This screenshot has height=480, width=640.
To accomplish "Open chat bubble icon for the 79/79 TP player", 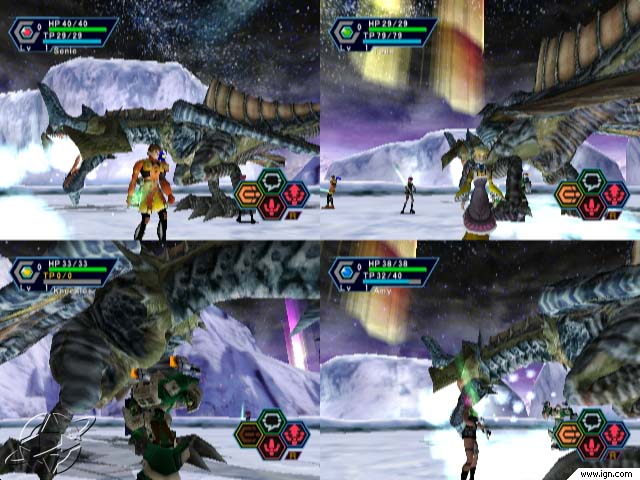I will click(592, 181).
